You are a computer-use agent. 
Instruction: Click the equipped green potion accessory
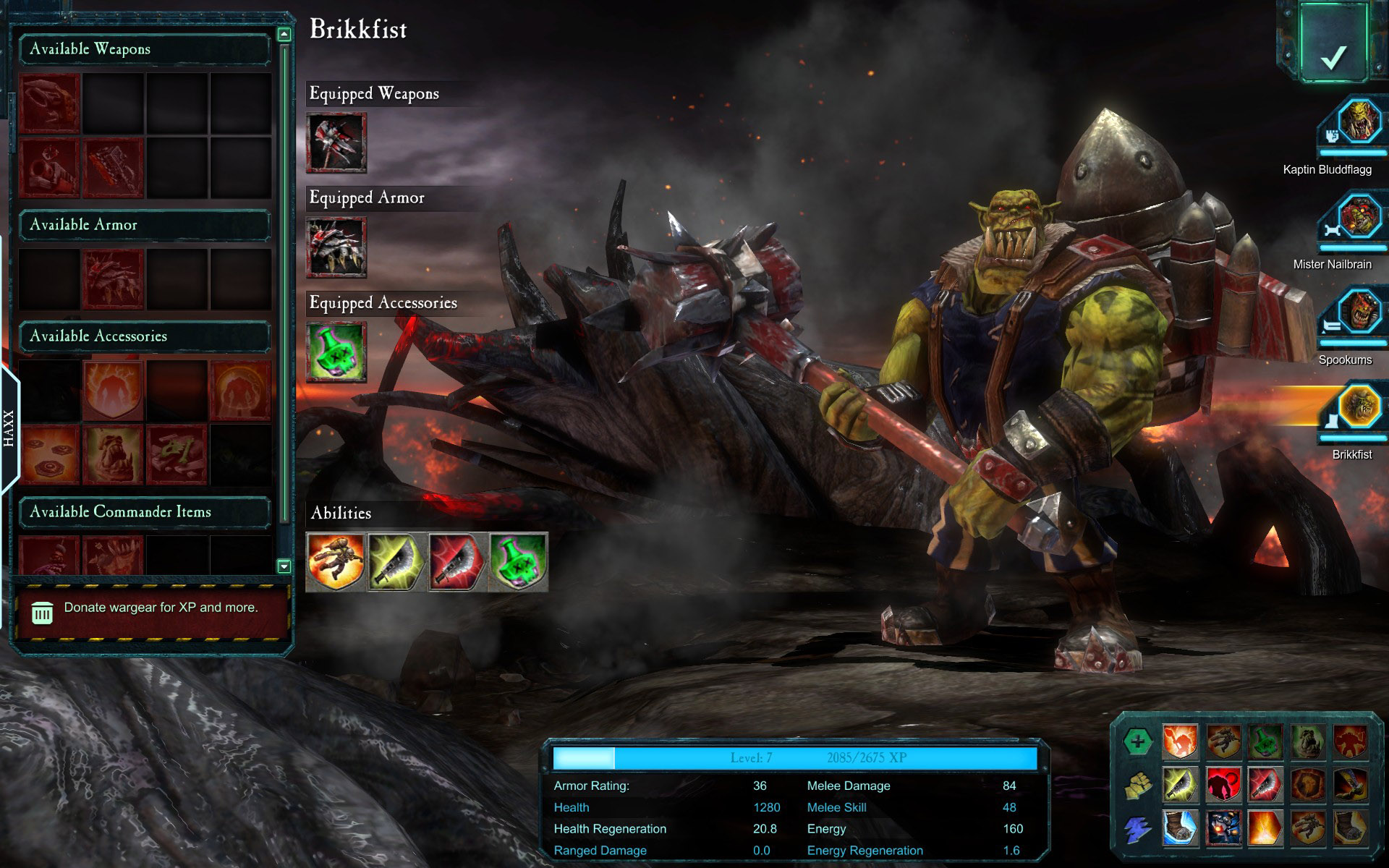(336, 352)
